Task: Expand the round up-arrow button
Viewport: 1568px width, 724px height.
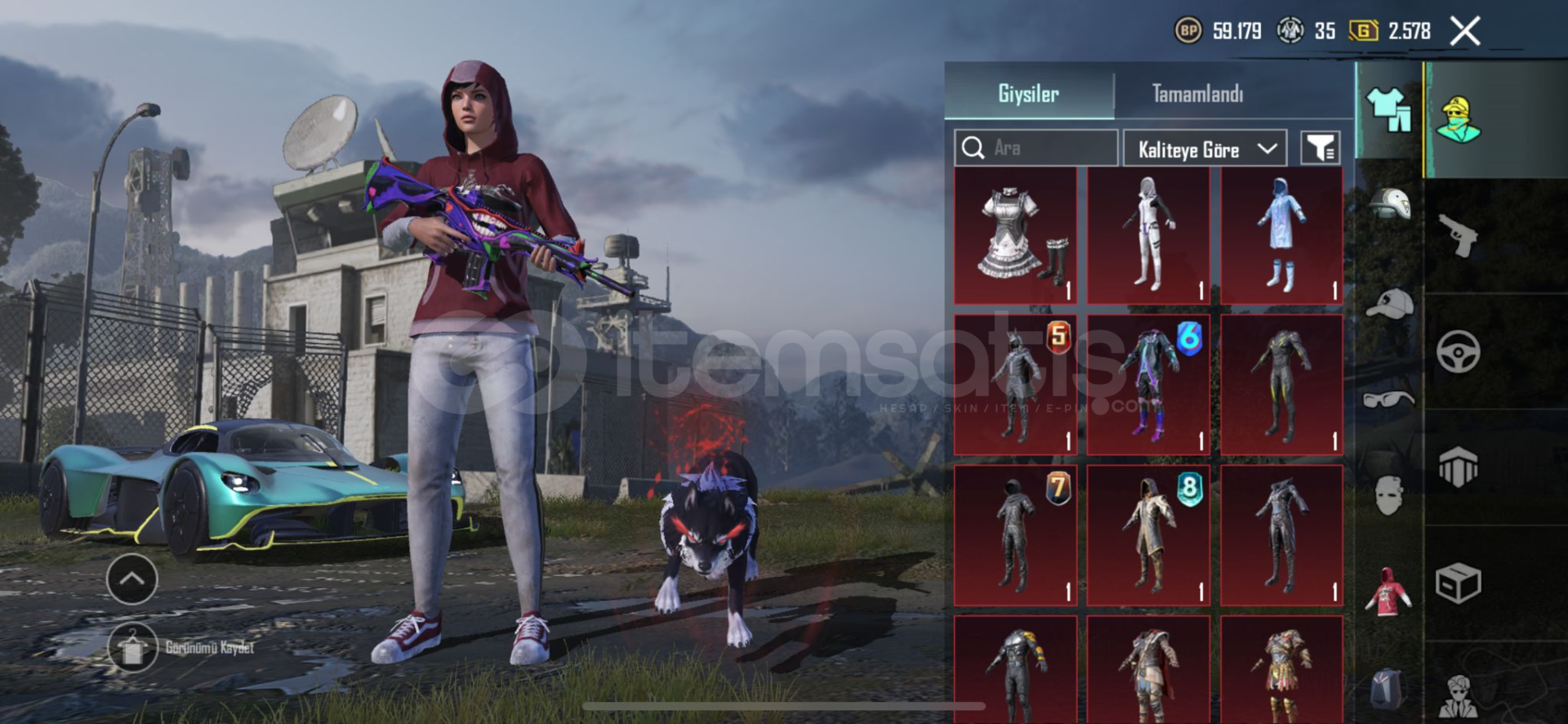Action: (132, 579)
